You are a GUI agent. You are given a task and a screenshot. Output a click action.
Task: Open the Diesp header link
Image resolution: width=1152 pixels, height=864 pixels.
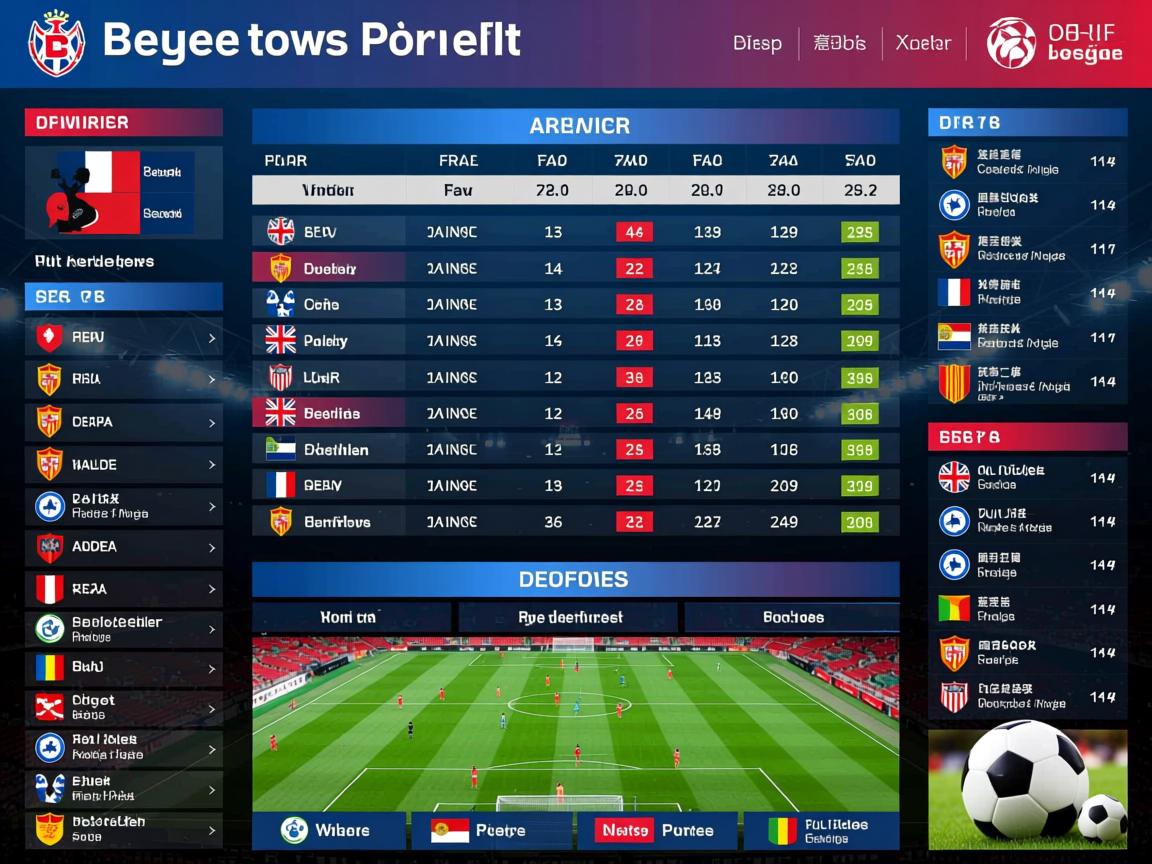point(757,44)
